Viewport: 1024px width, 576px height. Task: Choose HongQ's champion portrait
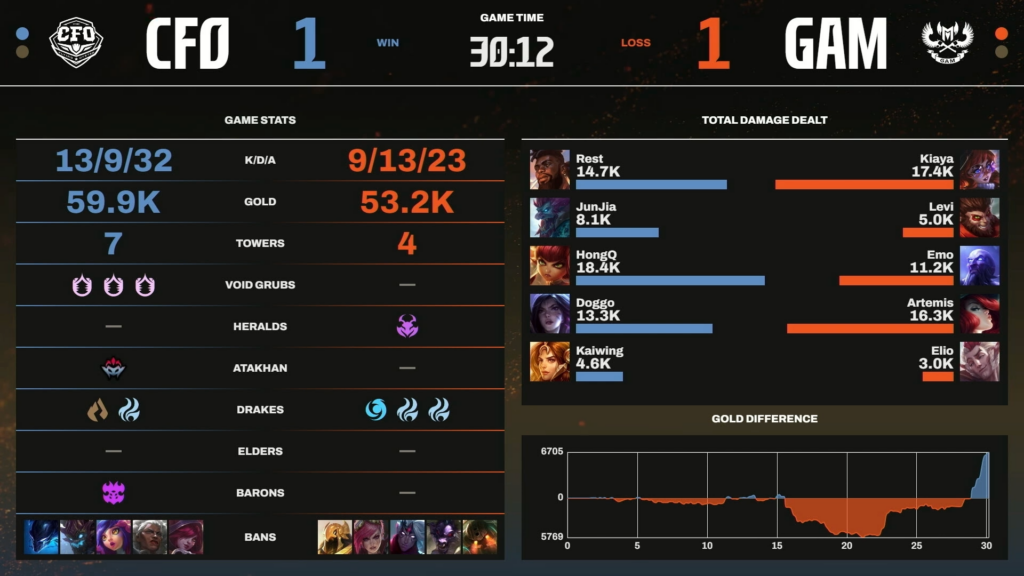pos(550,266)
